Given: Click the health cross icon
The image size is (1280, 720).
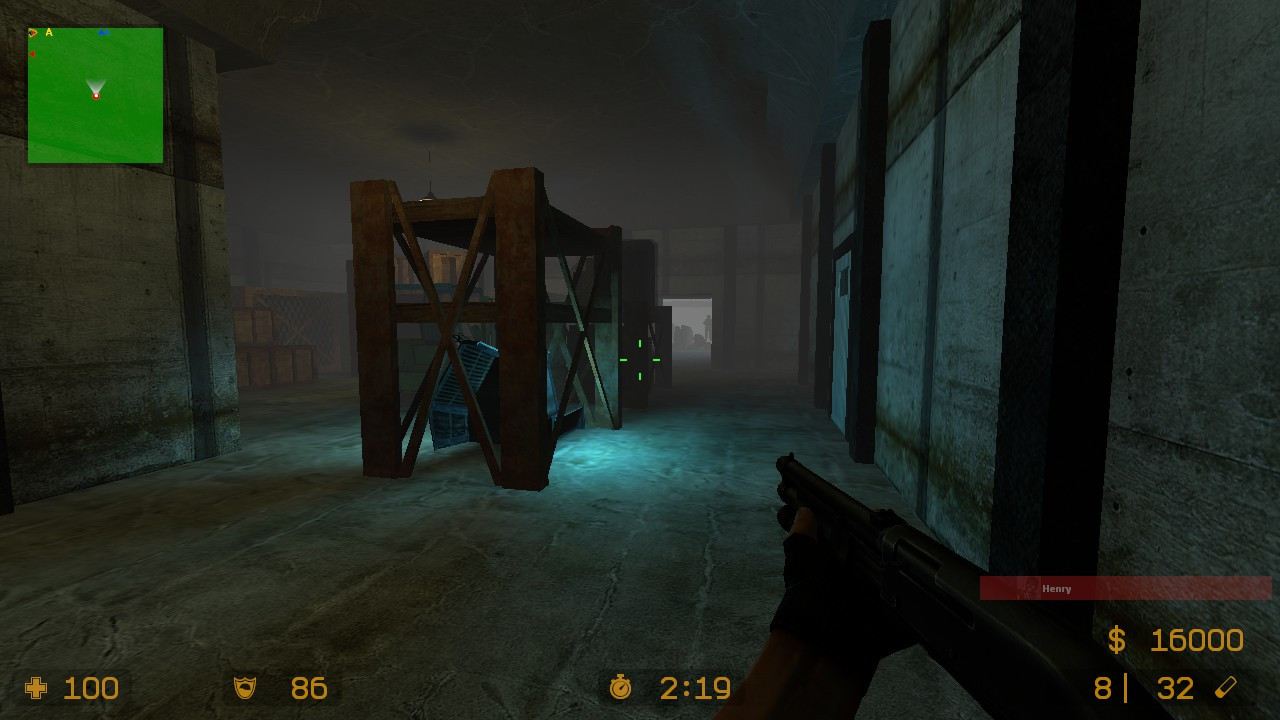Looking at the screenshot, I should [x=36, y=688].
